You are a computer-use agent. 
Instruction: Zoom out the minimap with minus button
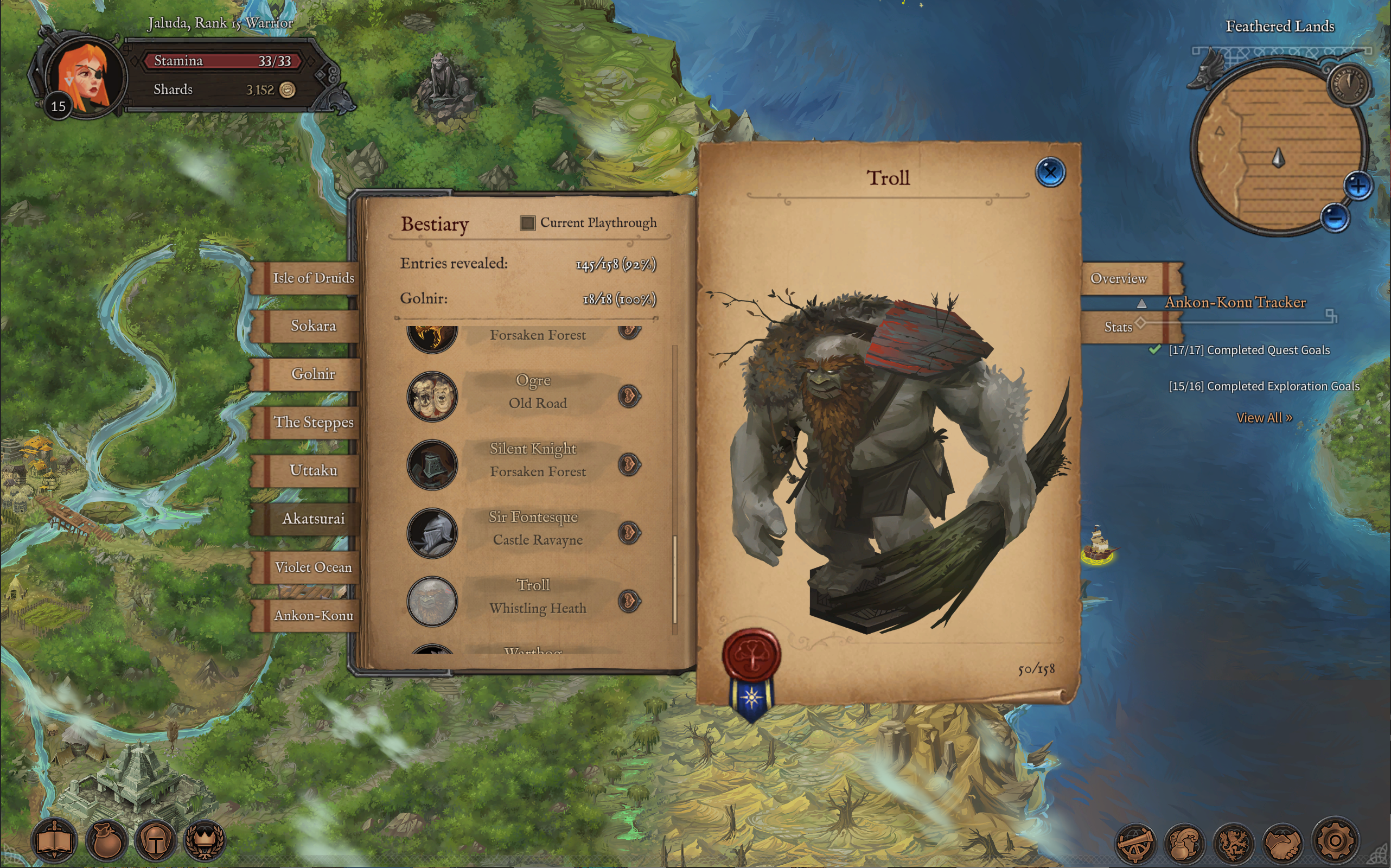1334,218
